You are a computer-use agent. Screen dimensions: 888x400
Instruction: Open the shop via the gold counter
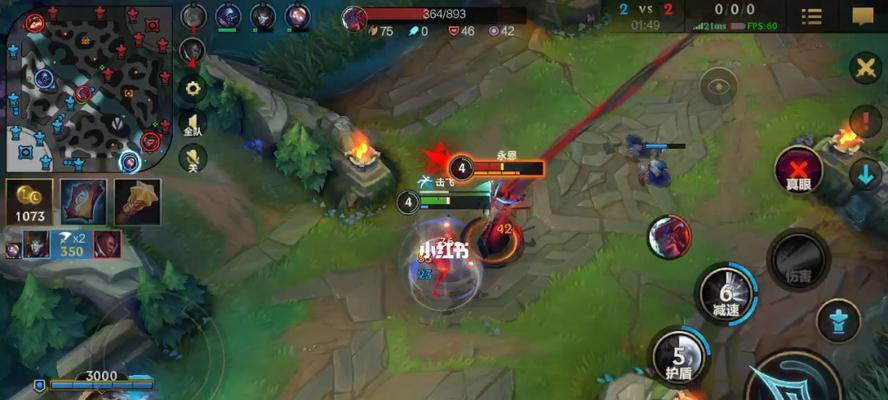pos(30,202)
